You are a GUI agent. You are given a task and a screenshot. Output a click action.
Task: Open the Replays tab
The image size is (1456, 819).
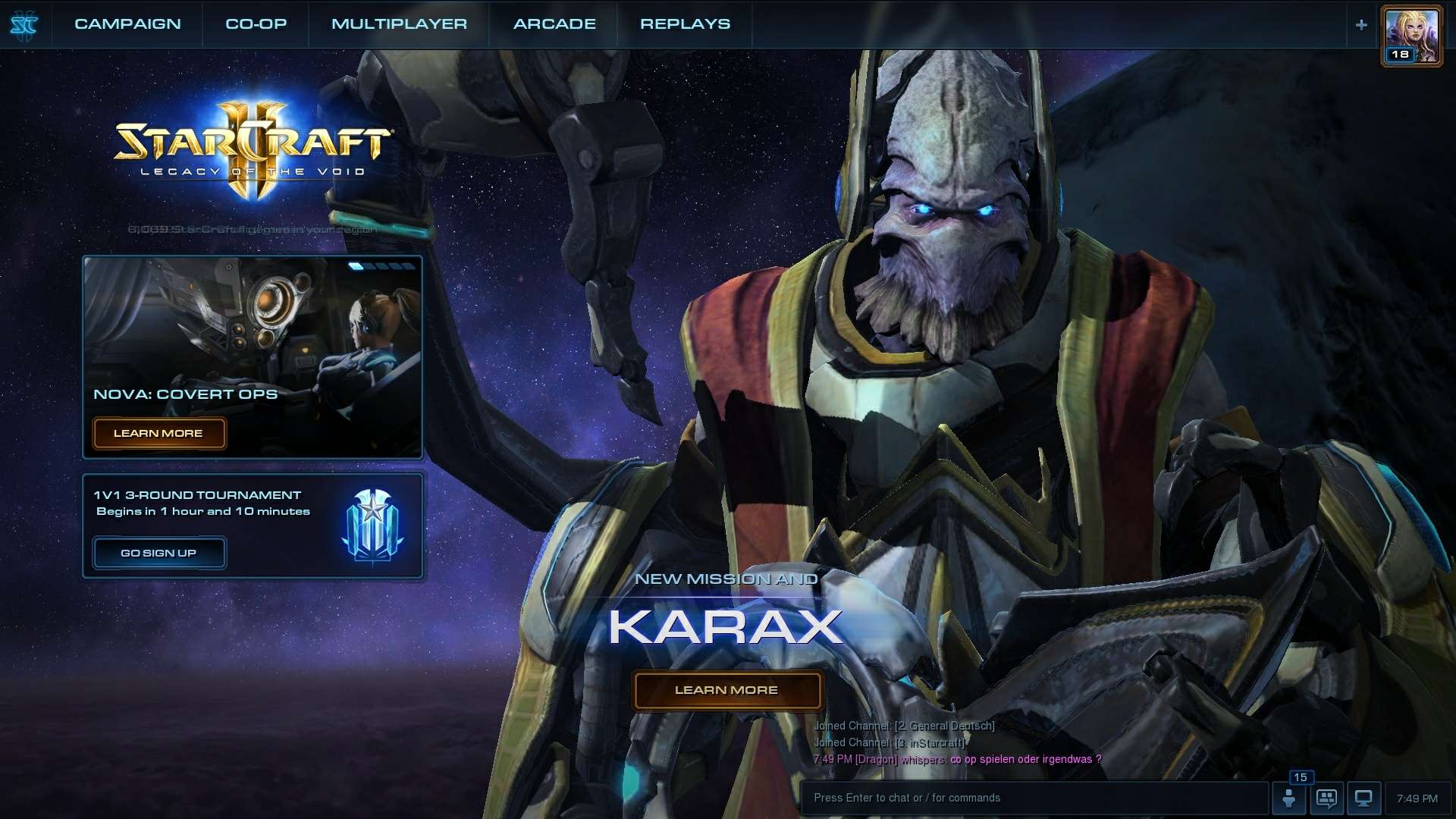point(685,24)
